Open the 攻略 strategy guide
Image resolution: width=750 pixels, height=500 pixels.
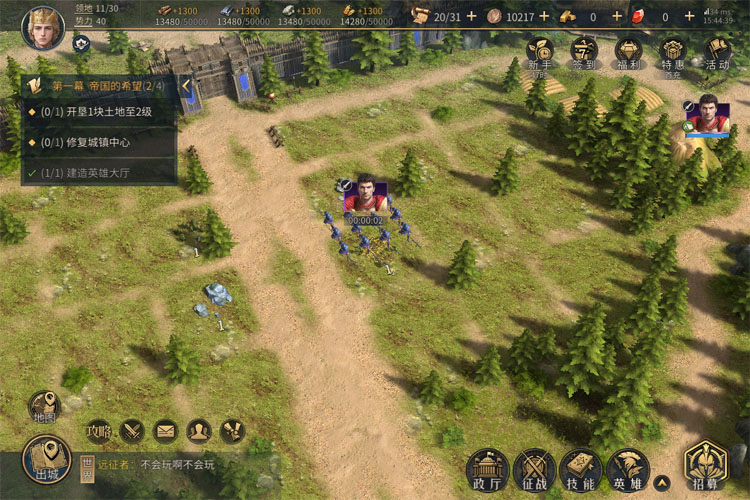[98, 431]
